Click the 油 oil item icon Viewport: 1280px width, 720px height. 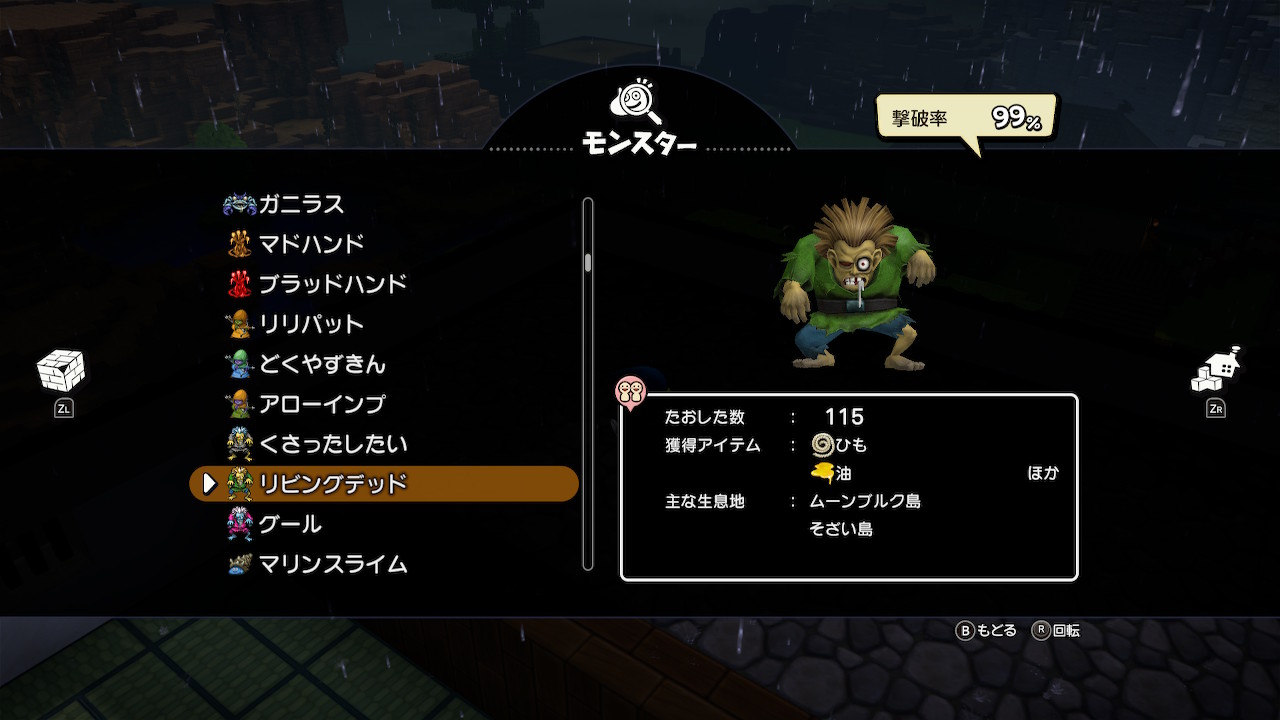[823, 473]
